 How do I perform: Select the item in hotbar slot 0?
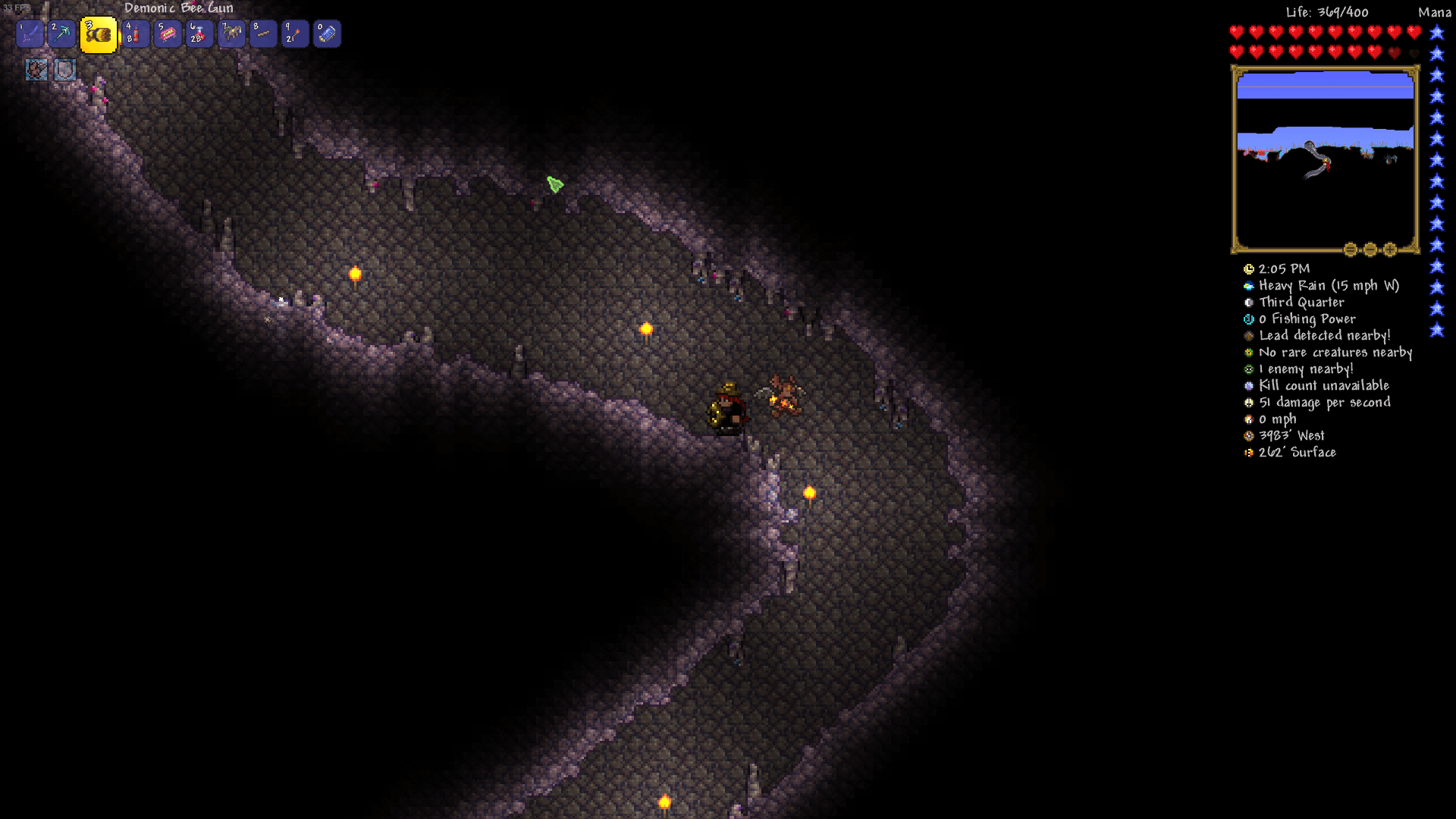point(327,33)
